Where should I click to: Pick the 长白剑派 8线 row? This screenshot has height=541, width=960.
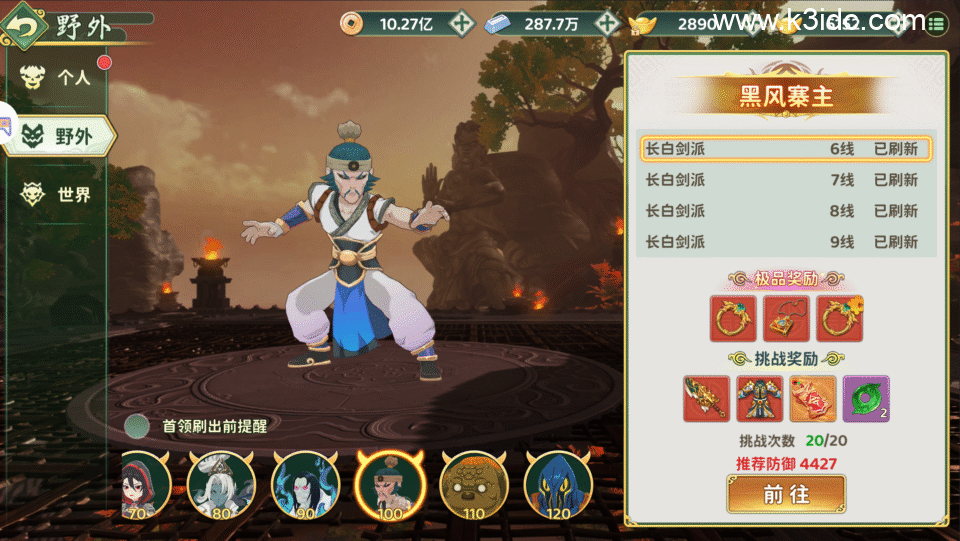pos(786,211)
